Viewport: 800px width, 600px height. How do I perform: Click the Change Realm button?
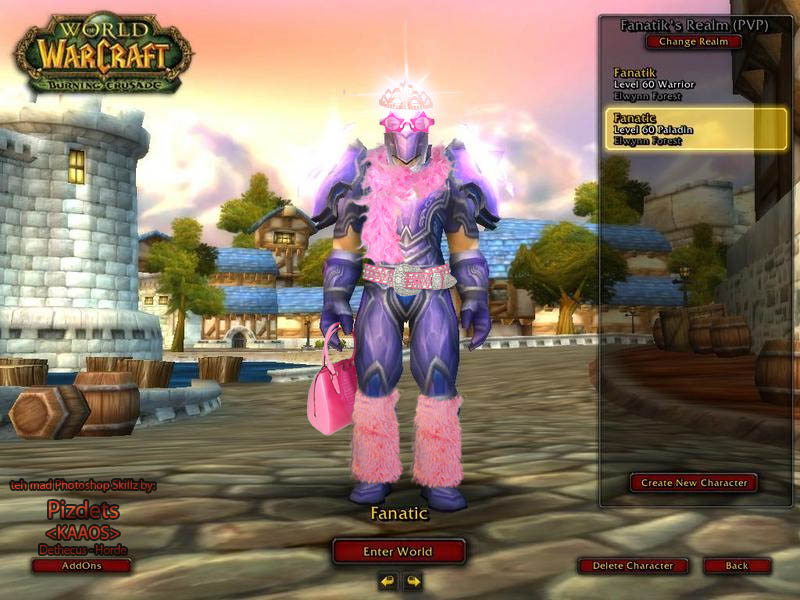coord(694,42)
